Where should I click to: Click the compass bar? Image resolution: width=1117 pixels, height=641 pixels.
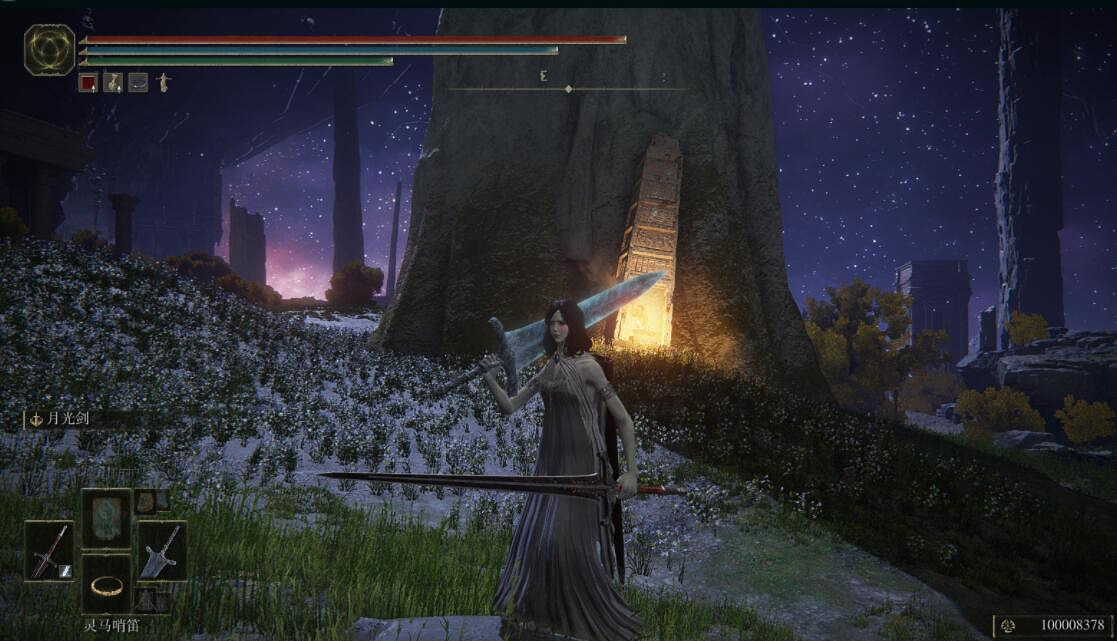[567, 89]
